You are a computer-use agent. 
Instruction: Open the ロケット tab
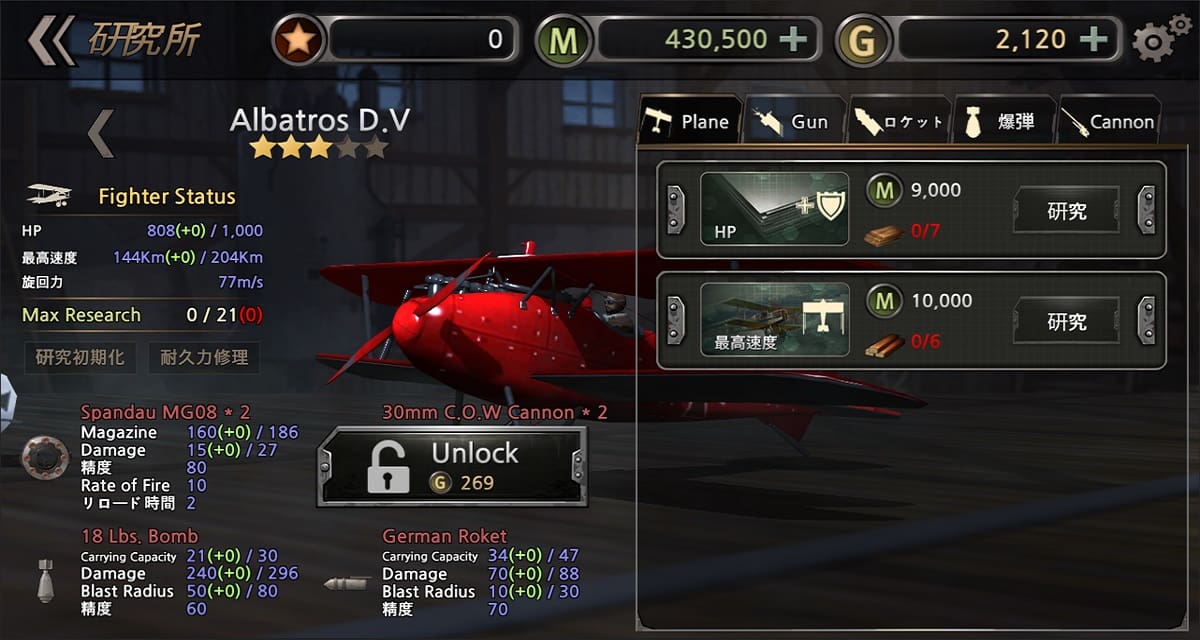click(x=898, y=122)
